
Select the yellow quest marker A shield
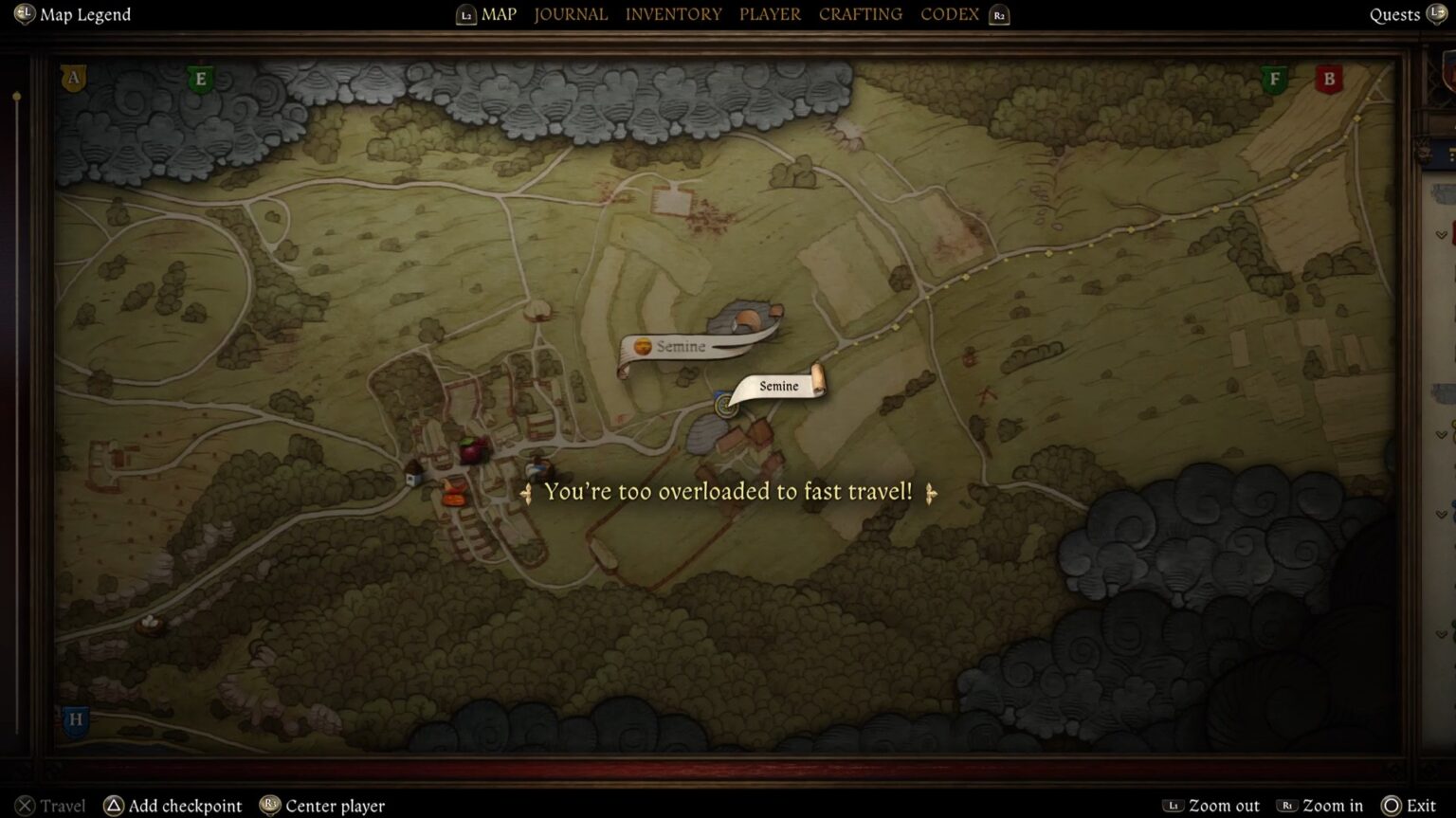73,79
